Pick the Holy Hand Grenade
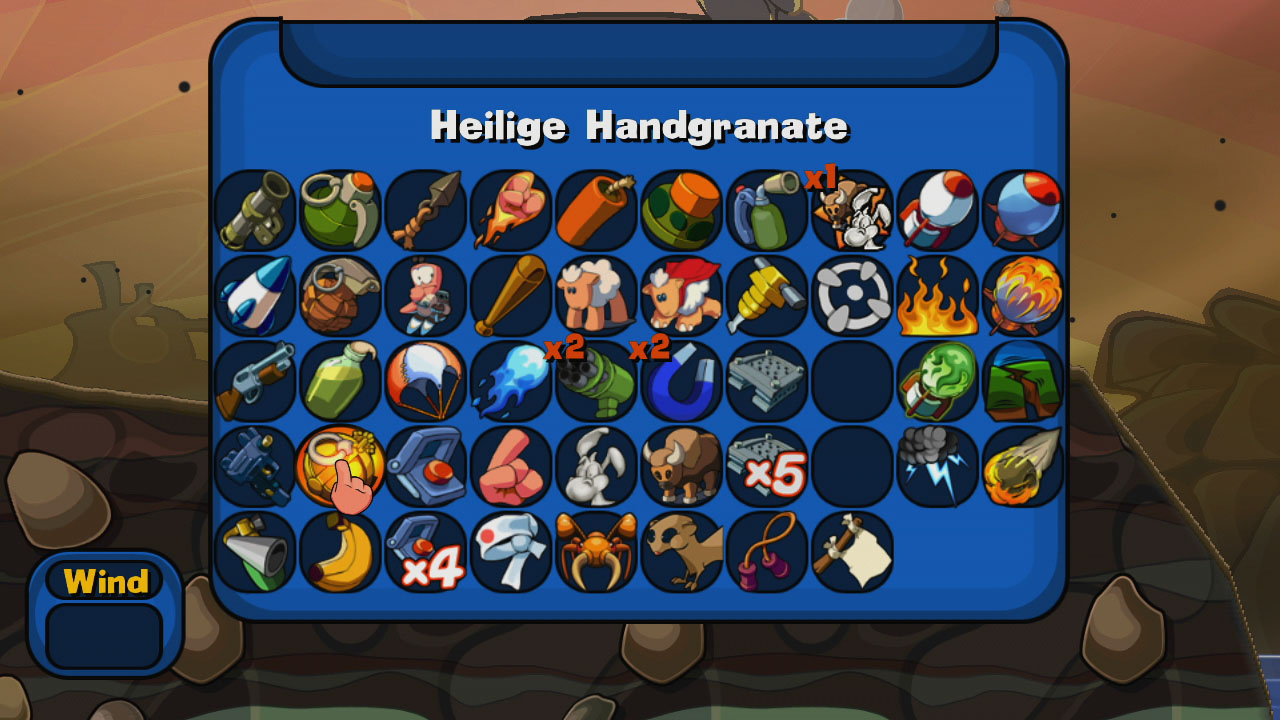The image size is (1280, 720). click(x=338, y=465)
